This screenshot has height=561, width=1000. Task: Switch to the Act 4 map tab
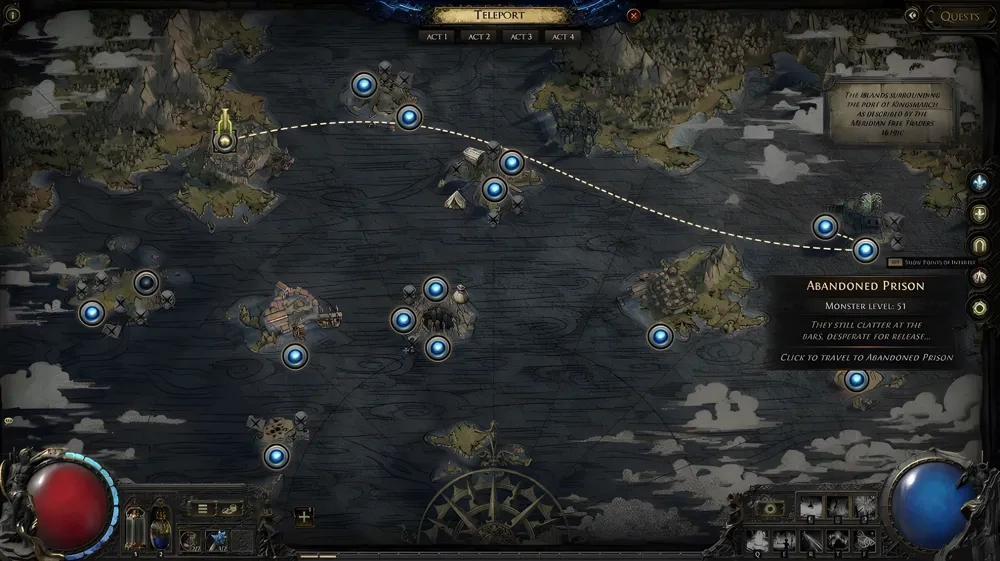tap(563, 37)
